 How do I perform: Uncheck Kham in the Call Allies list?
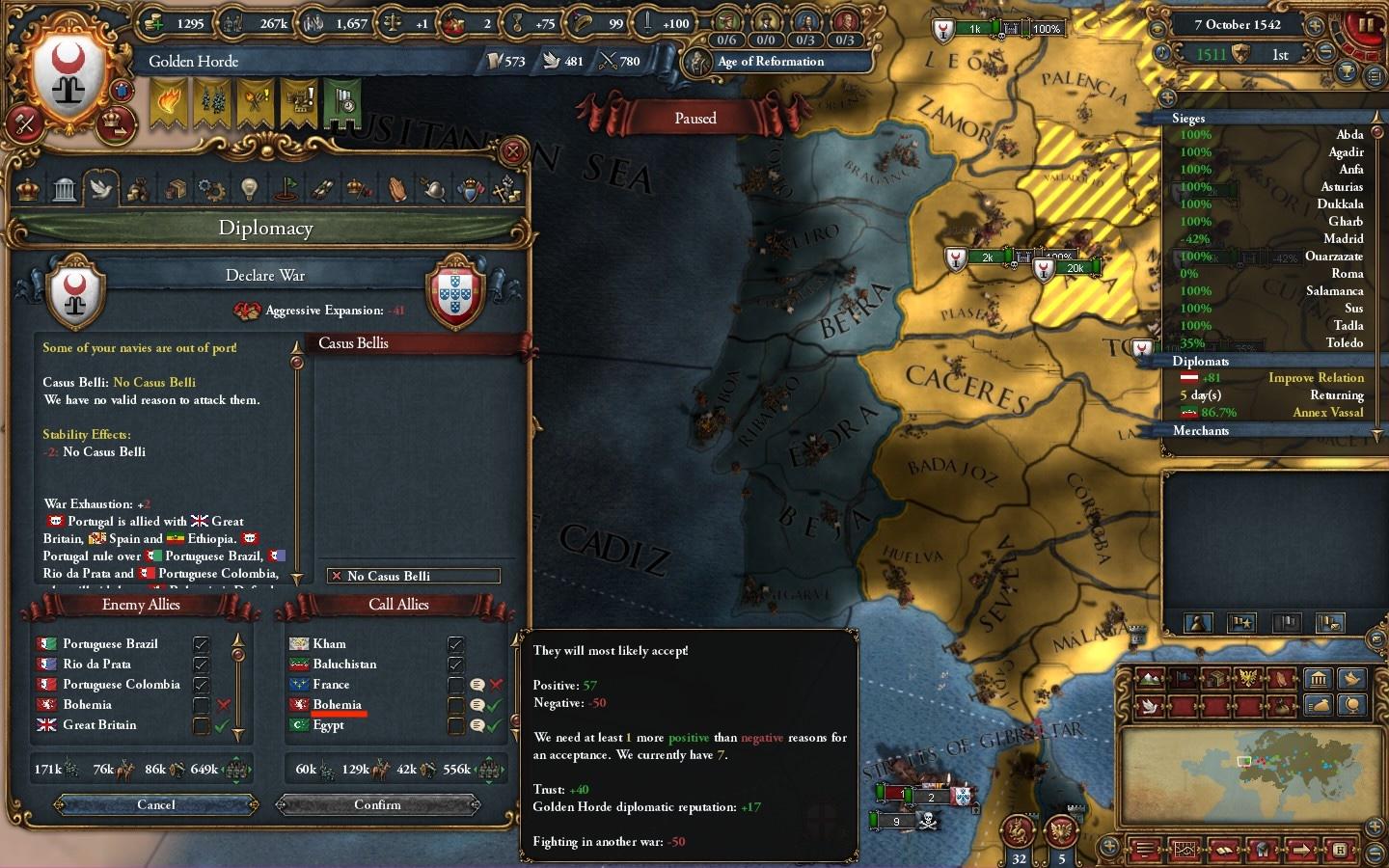click(453, 643)
